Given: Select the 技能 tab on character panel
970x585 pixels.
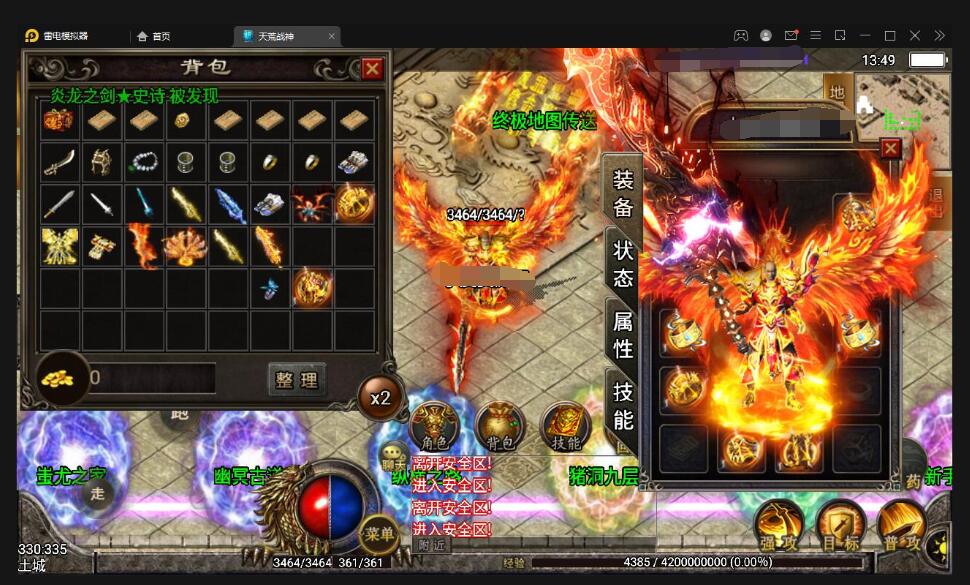Looking at the screenshot, I should tap(623, 405).
